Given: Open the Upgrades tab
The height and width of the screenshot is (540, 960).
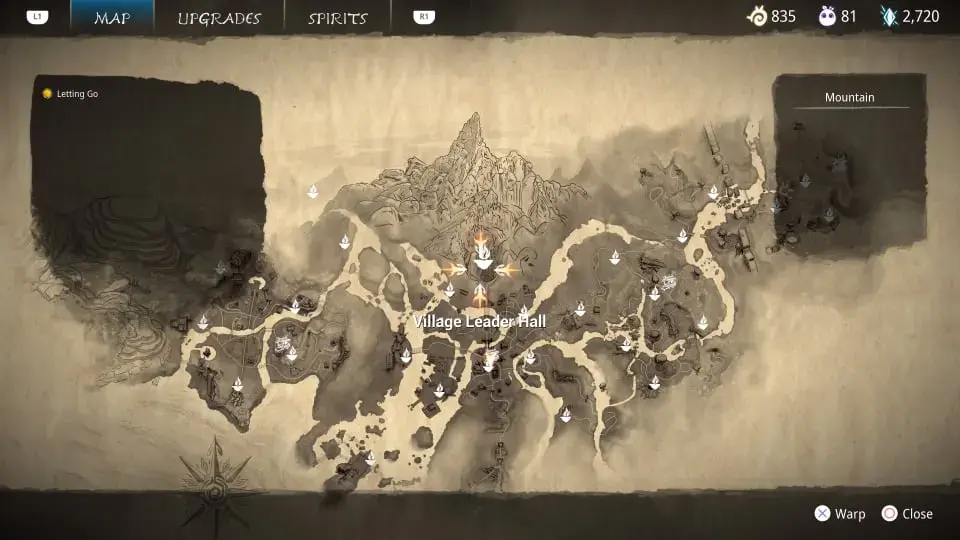Looking at the screenshot, I should [219, 18].
